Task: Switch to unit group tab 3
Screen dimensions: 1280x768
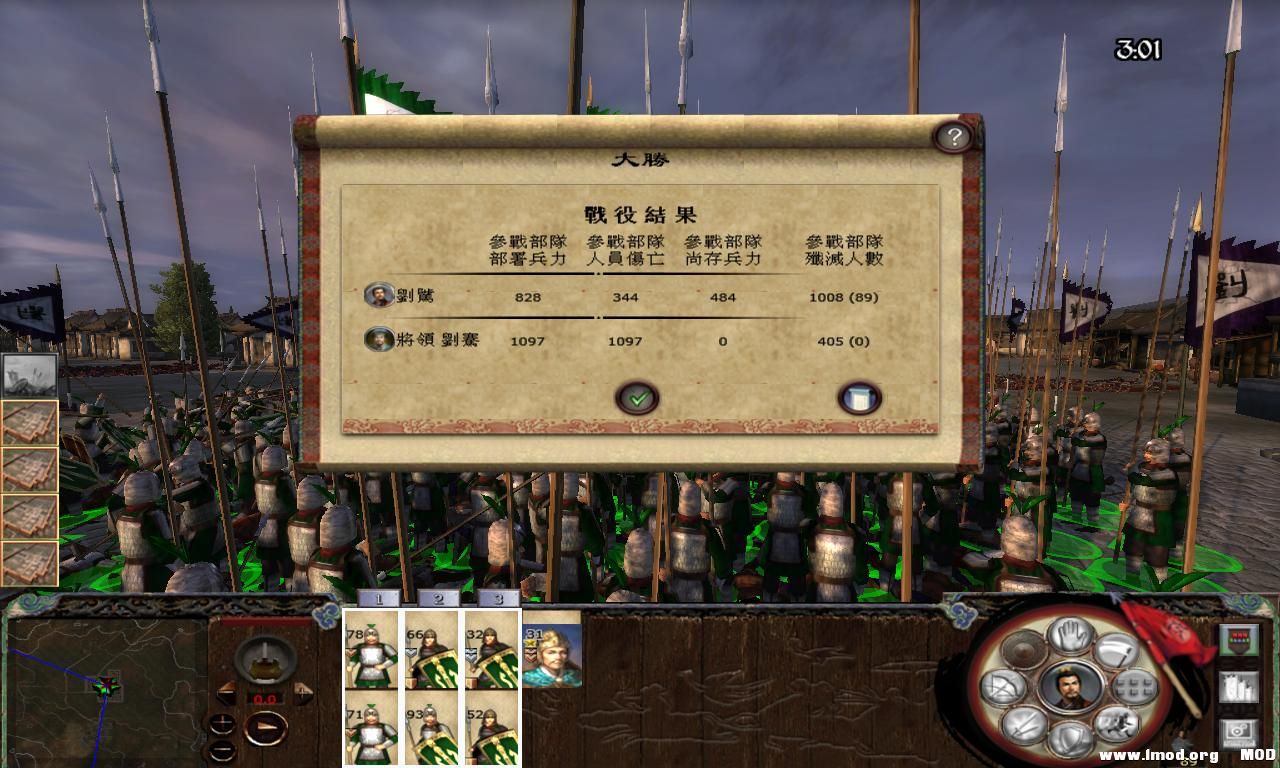Action: (500, 599)
